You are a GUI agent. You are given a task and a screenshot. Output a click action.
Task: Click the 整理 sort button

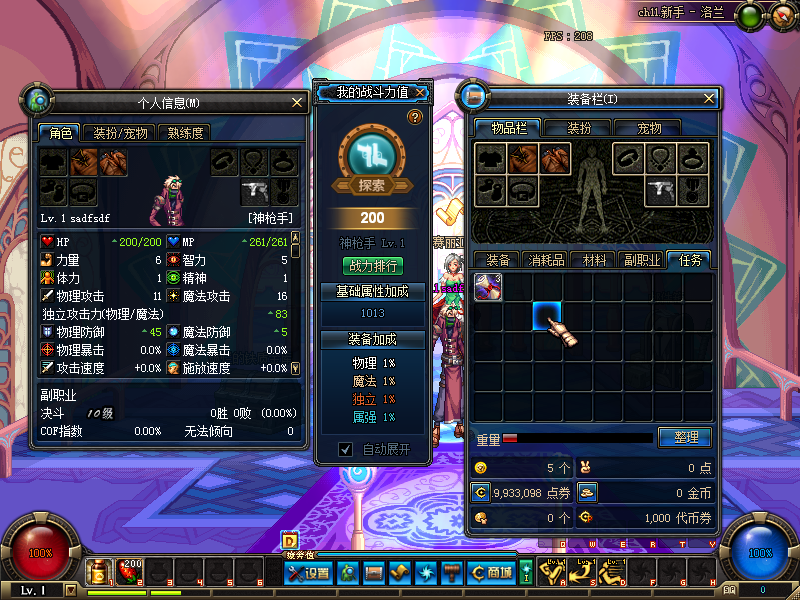click(684, 437)
